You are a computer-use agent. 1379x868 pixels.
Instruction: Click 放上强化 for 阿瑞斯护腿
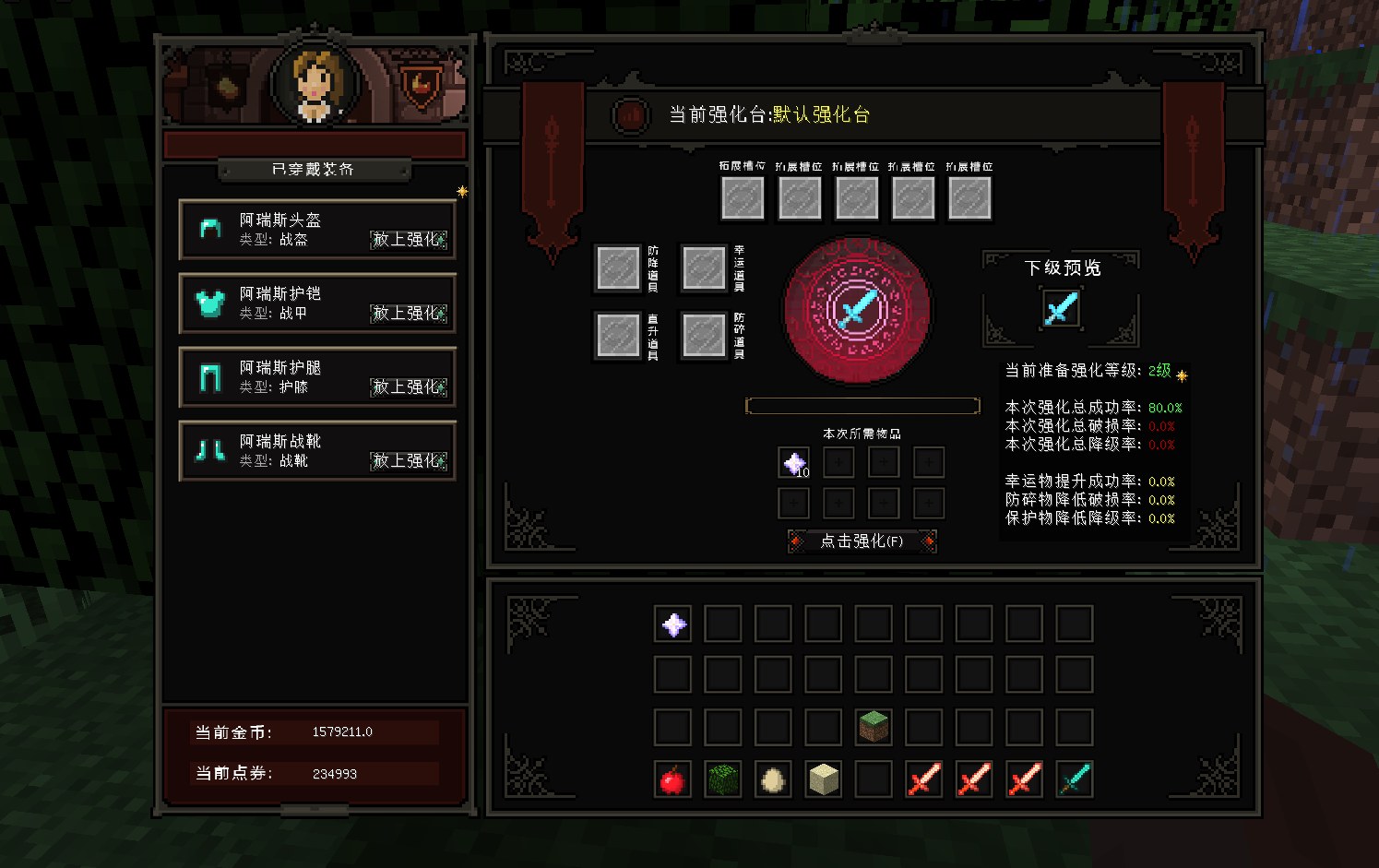tap(409, 387)
